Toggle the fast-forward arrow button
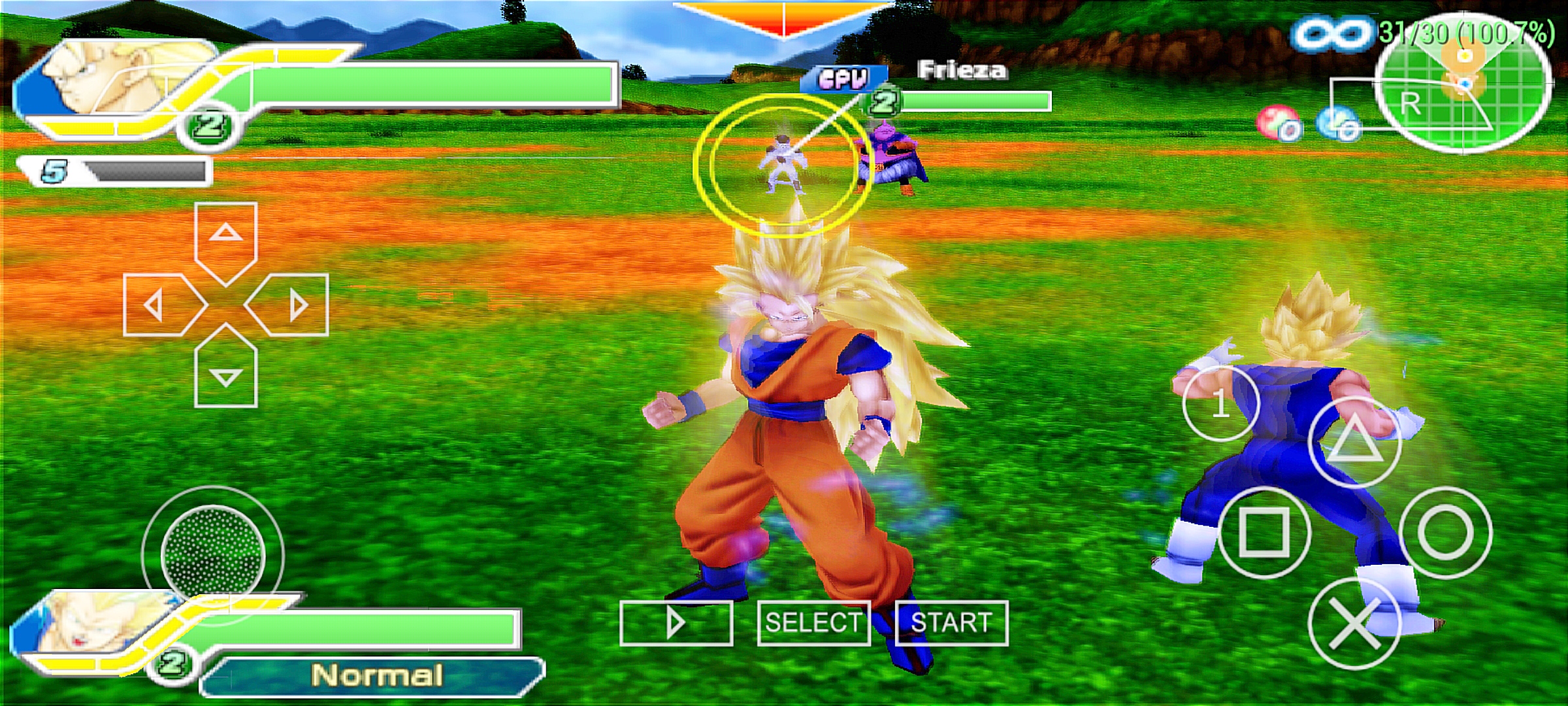 point(676,622)
